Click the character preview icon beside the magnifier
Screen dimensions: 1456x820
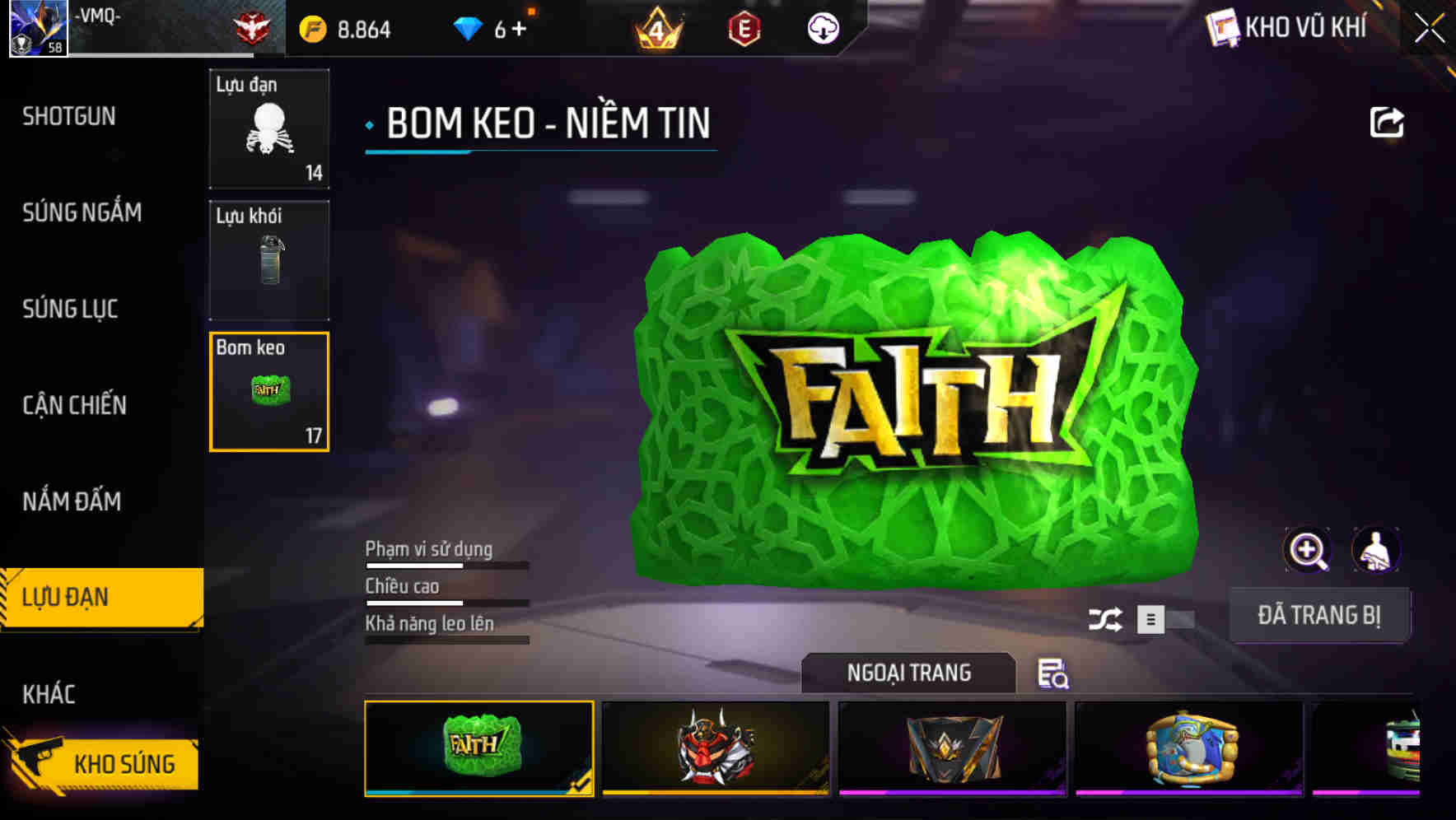point(1378,550)
